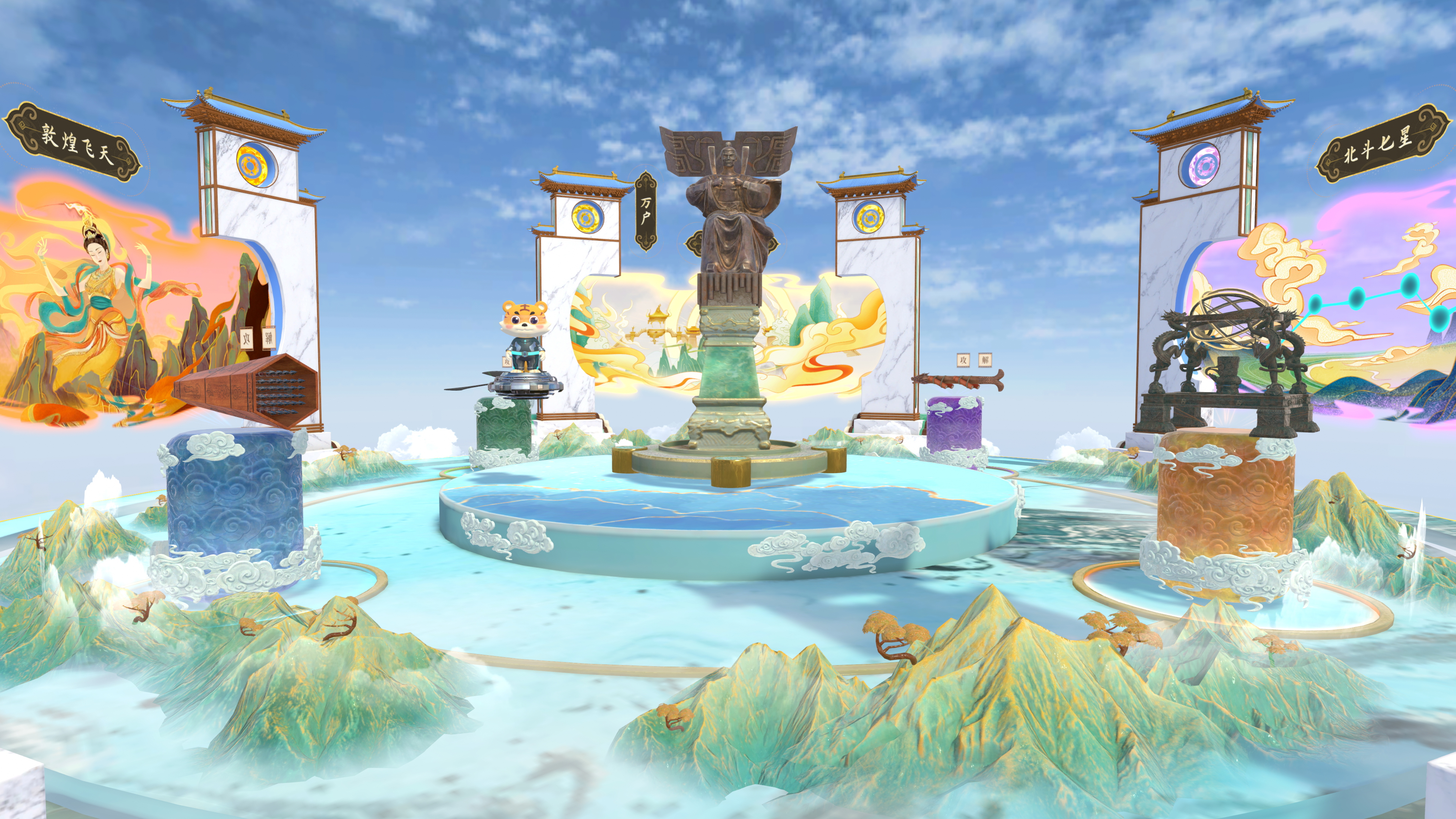Select the 北斗七星 name plaque

(1382, 144)
